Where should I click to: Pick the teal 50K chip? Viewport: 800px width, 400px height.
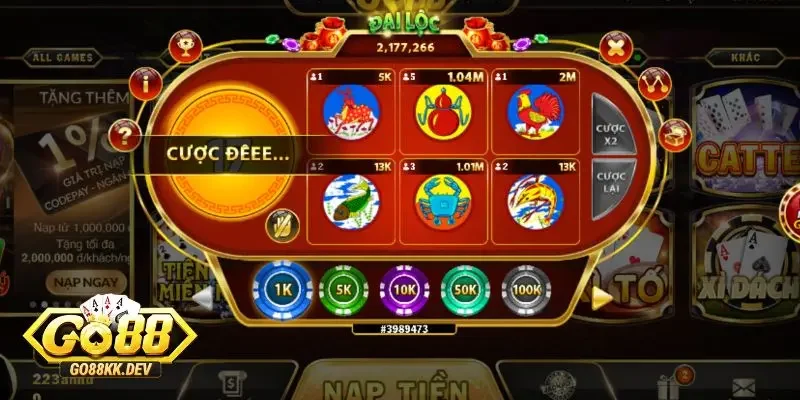[465, 289]
